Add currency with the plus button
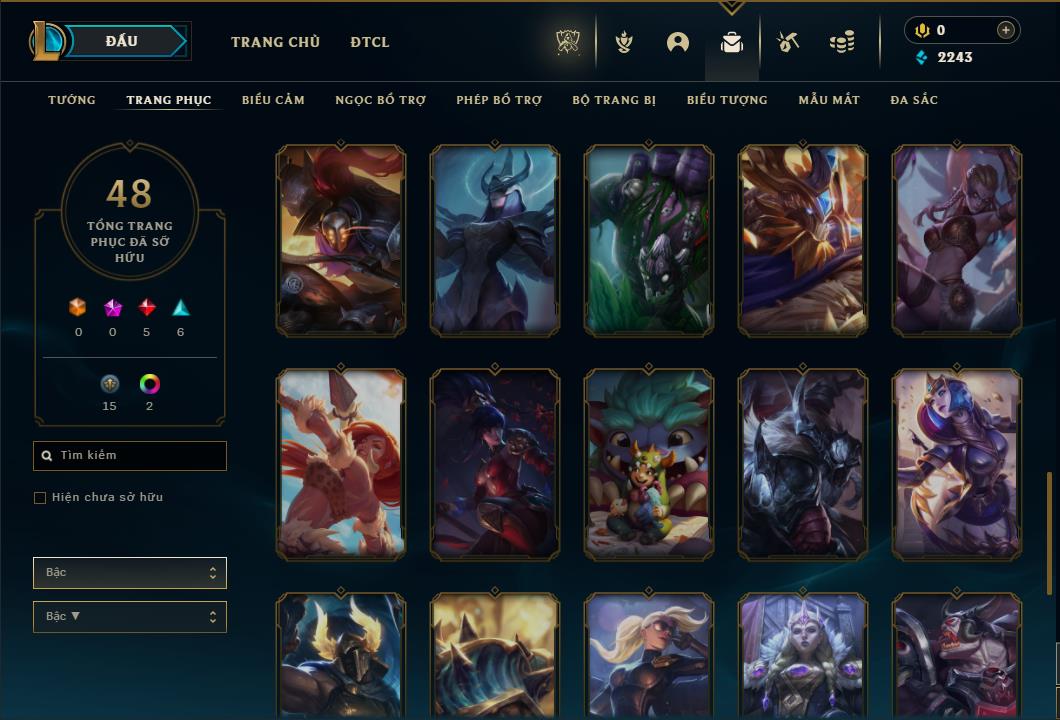Screen dimensions: 1060x720 click(1006, 30)
